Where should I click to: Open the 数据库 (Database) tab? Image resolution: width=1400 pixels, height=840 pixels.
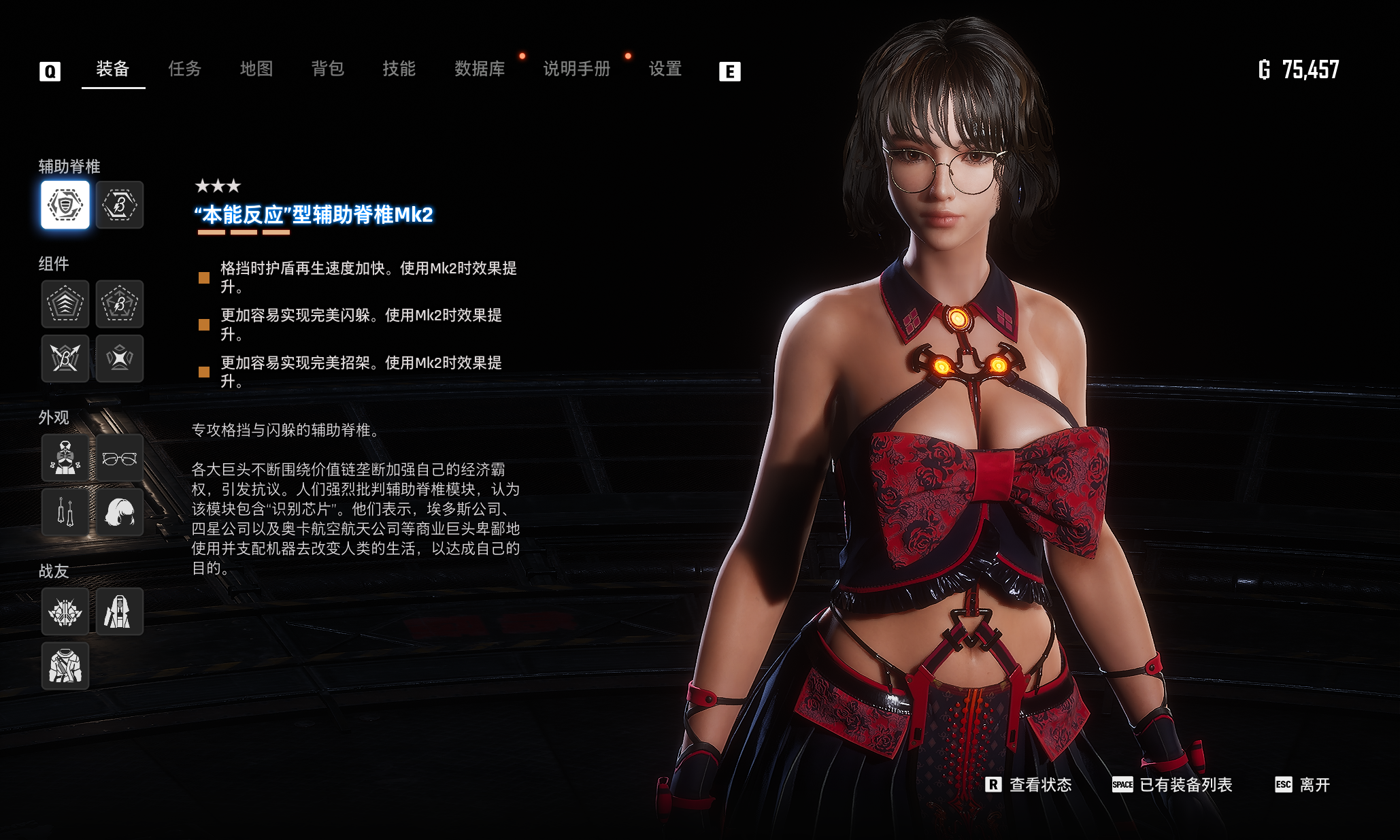coord(480,69)
